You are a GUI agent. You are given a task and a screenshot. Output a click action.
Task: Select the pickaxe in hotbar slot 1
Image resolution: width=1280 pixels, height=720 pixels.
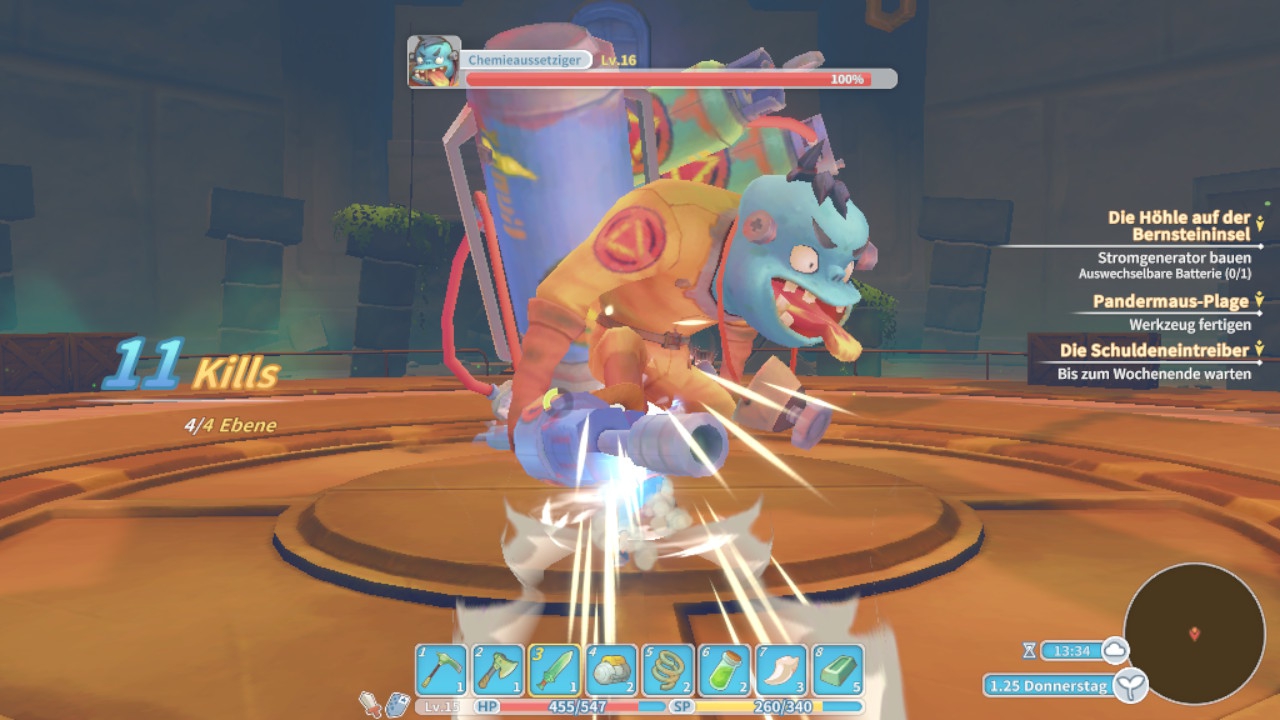click(442, 670)
